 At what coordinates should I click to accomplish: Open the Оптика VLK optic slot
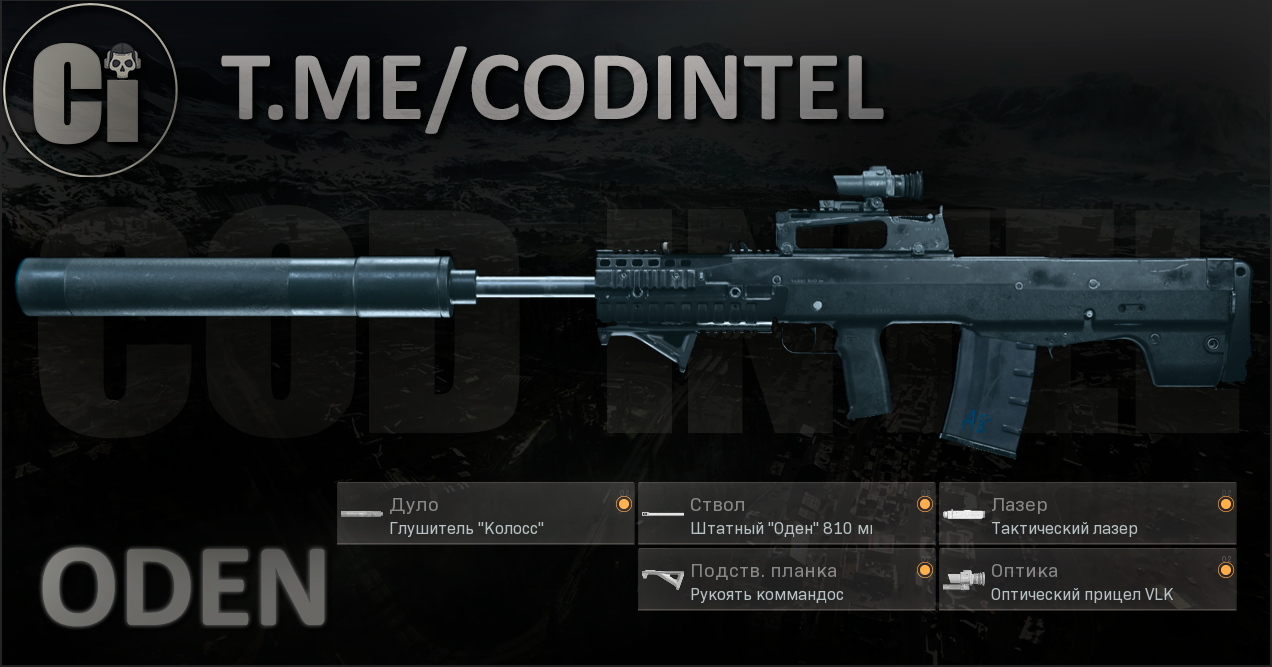1087,580
